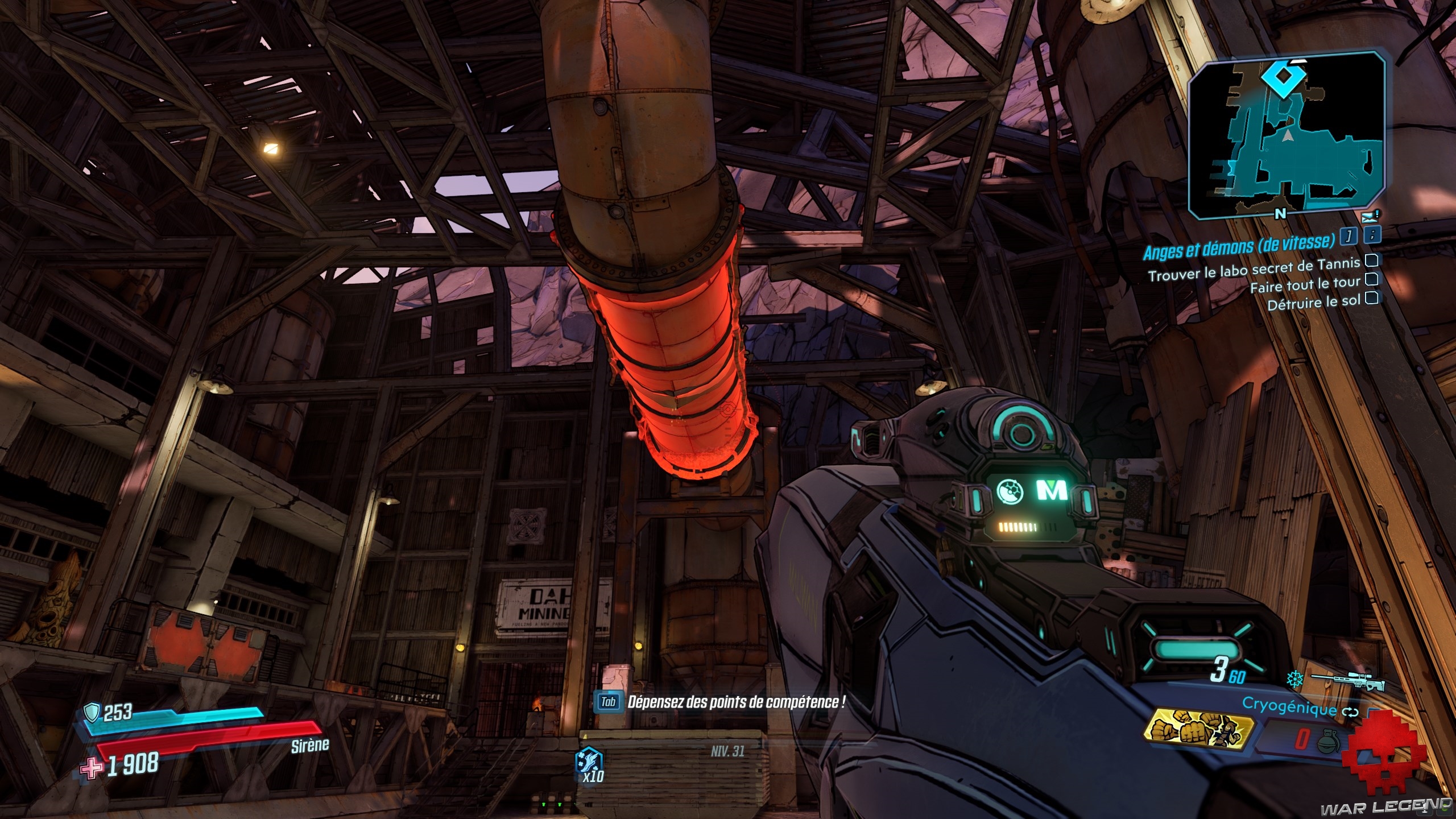The height and width of the screenshot is (819, 1456).
Task: Click the sniper rifle weapon icon
Action: (x=1348, y=681)
